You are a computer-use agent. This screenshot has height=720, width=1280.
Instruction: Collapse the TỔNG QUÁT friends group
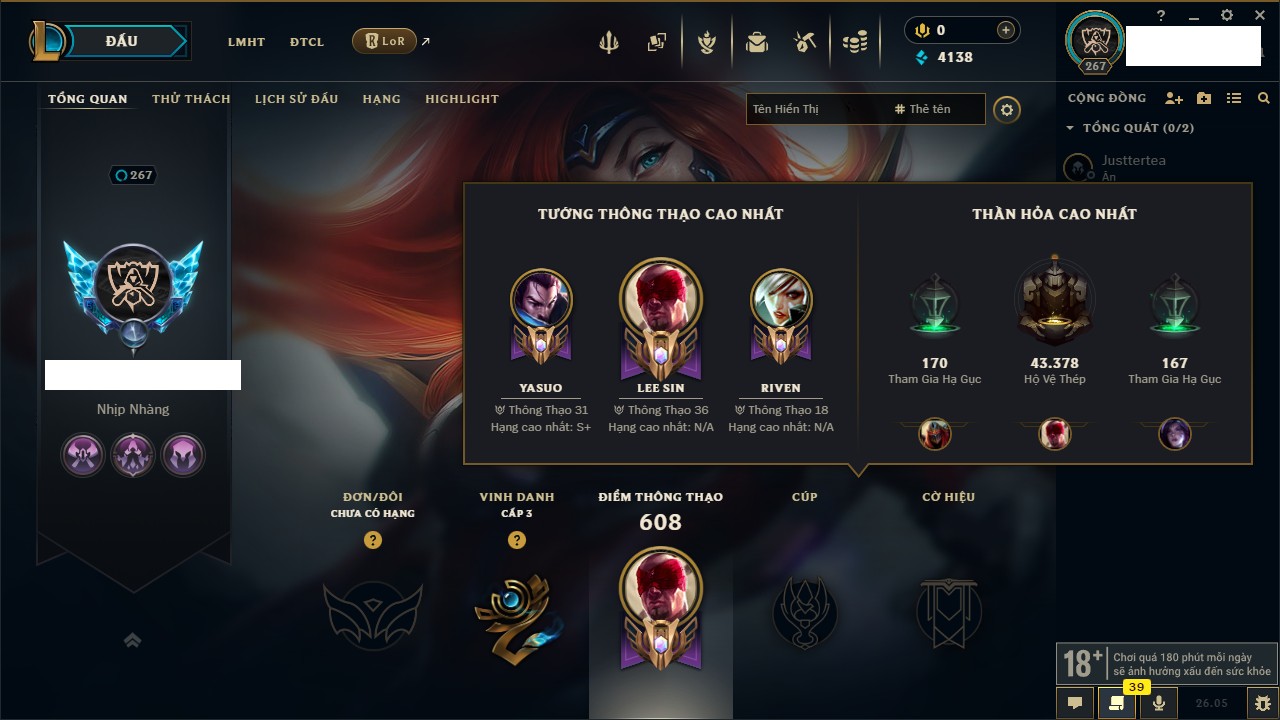(x=1070, y=128)
